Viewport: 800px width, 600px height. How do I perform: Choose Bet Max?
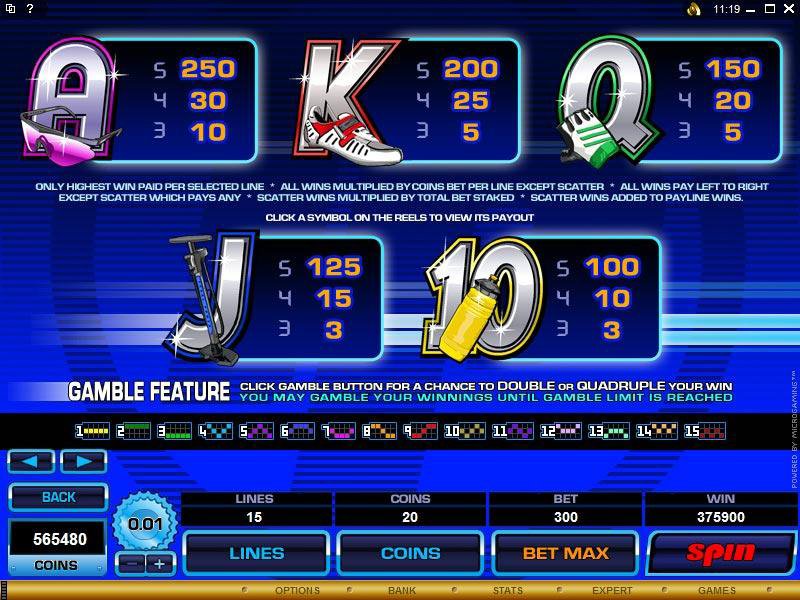pos(565,553)
